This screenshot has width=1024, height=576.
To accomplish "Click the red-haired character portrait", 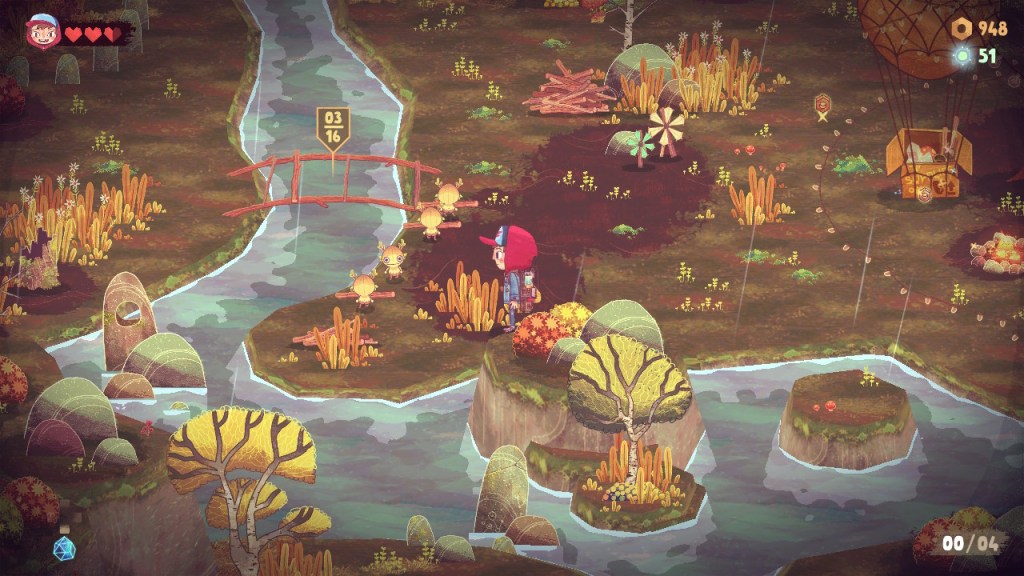I will 43,33.
